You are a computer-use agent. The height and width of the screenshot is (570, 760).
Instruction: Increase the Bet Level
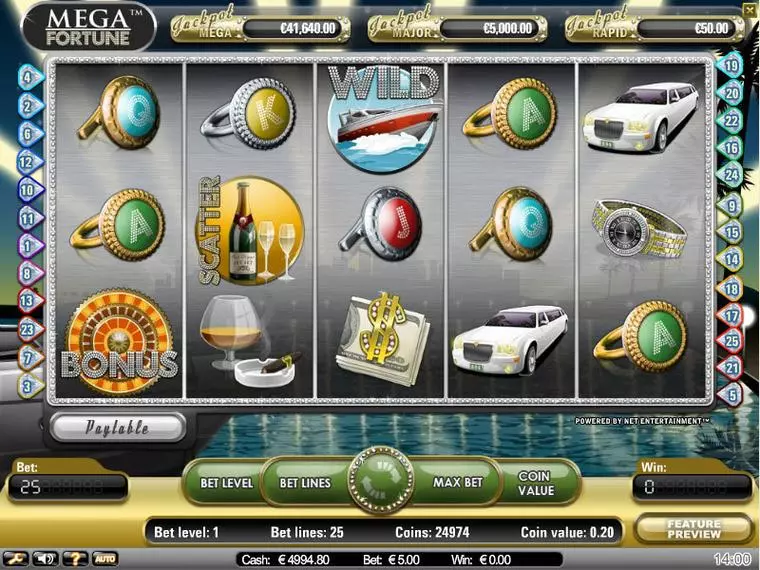pos(226,483)
